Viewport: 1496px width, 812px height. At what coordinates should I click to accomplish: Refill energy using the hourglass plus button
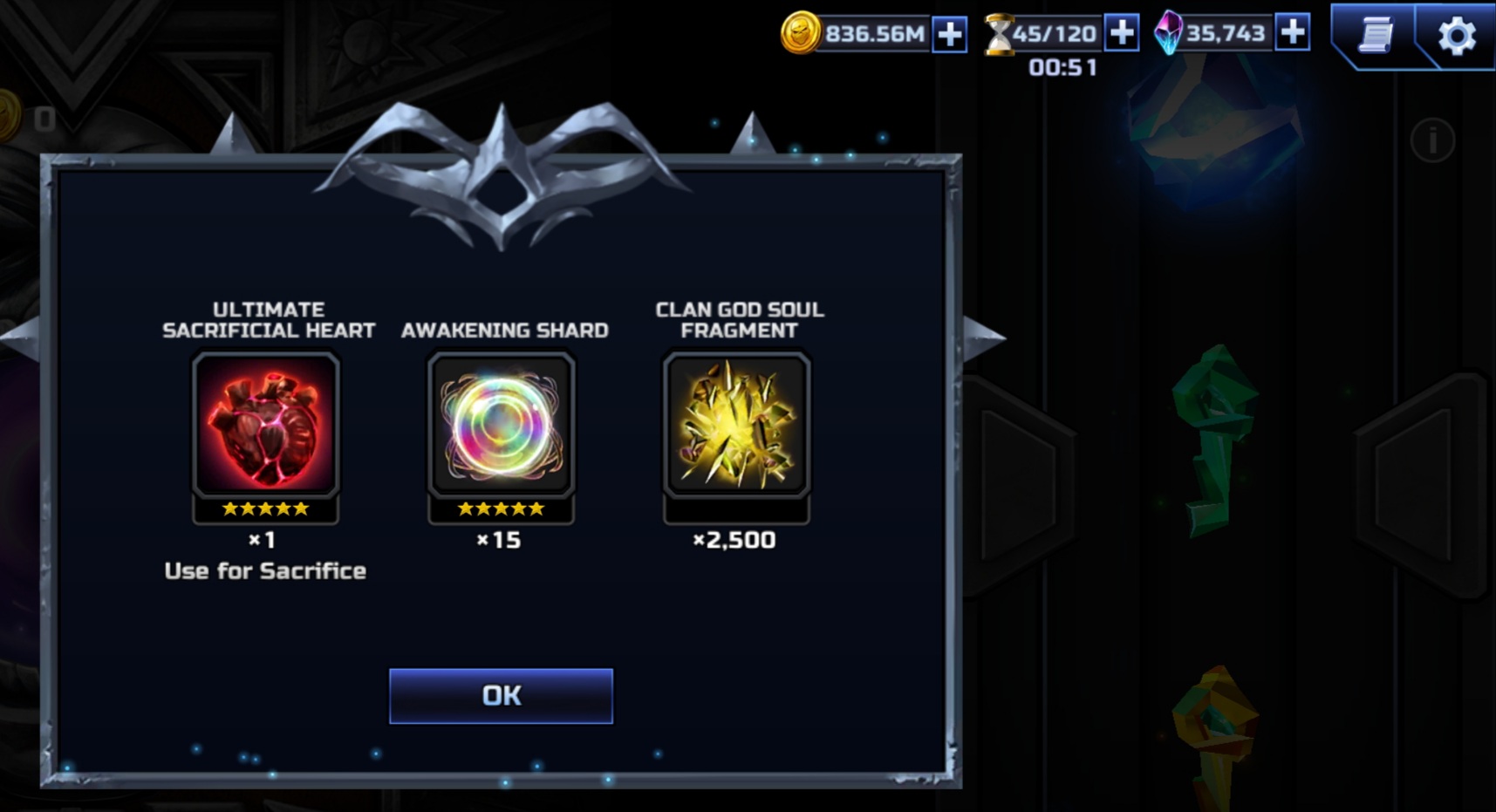pyautogui.click(x=1122, y=33)
